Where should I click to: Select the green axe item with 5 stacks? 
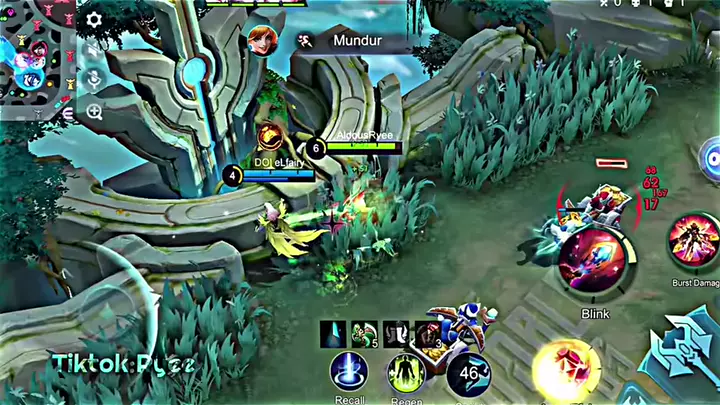click(364, 334)
